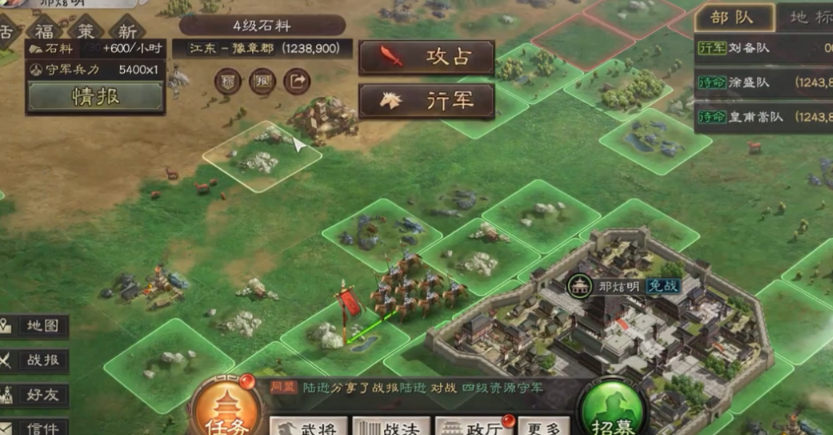
Task: Open the 地图 map menu
Action: point(36,326)
